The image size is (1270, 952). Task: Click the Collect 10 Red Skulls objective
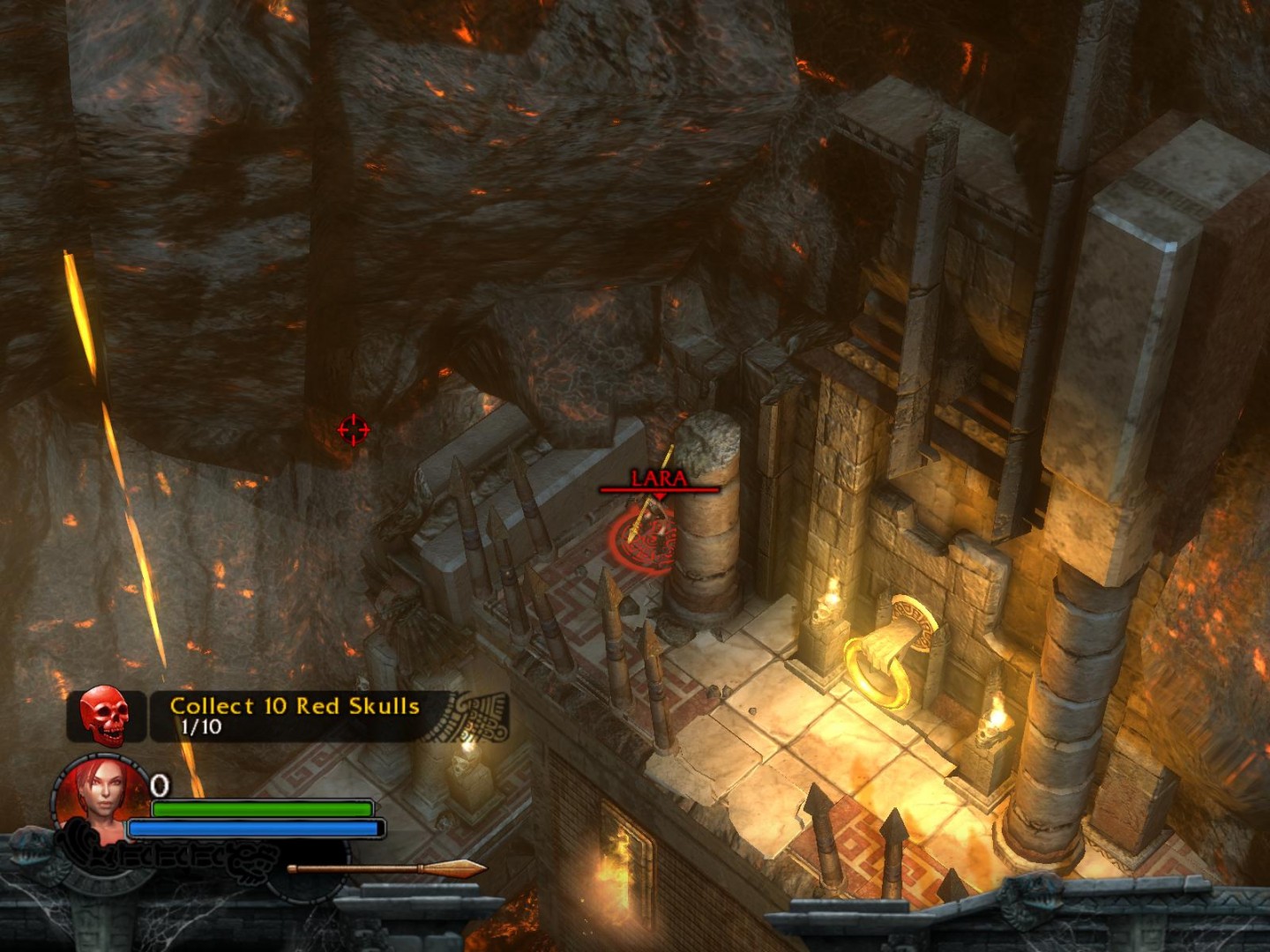coord(294,707)
